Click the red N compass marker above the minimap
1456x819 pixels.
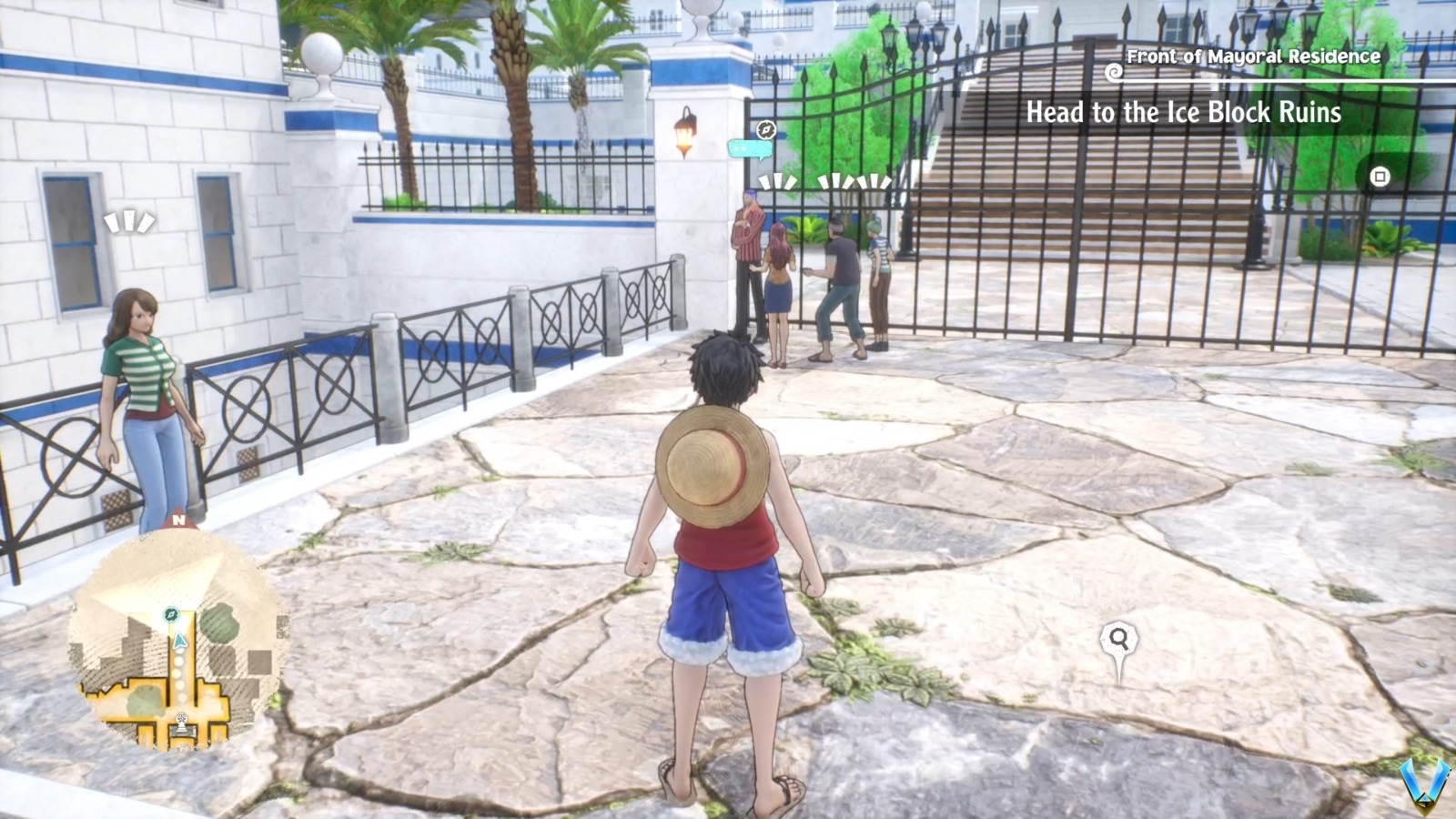179,521
